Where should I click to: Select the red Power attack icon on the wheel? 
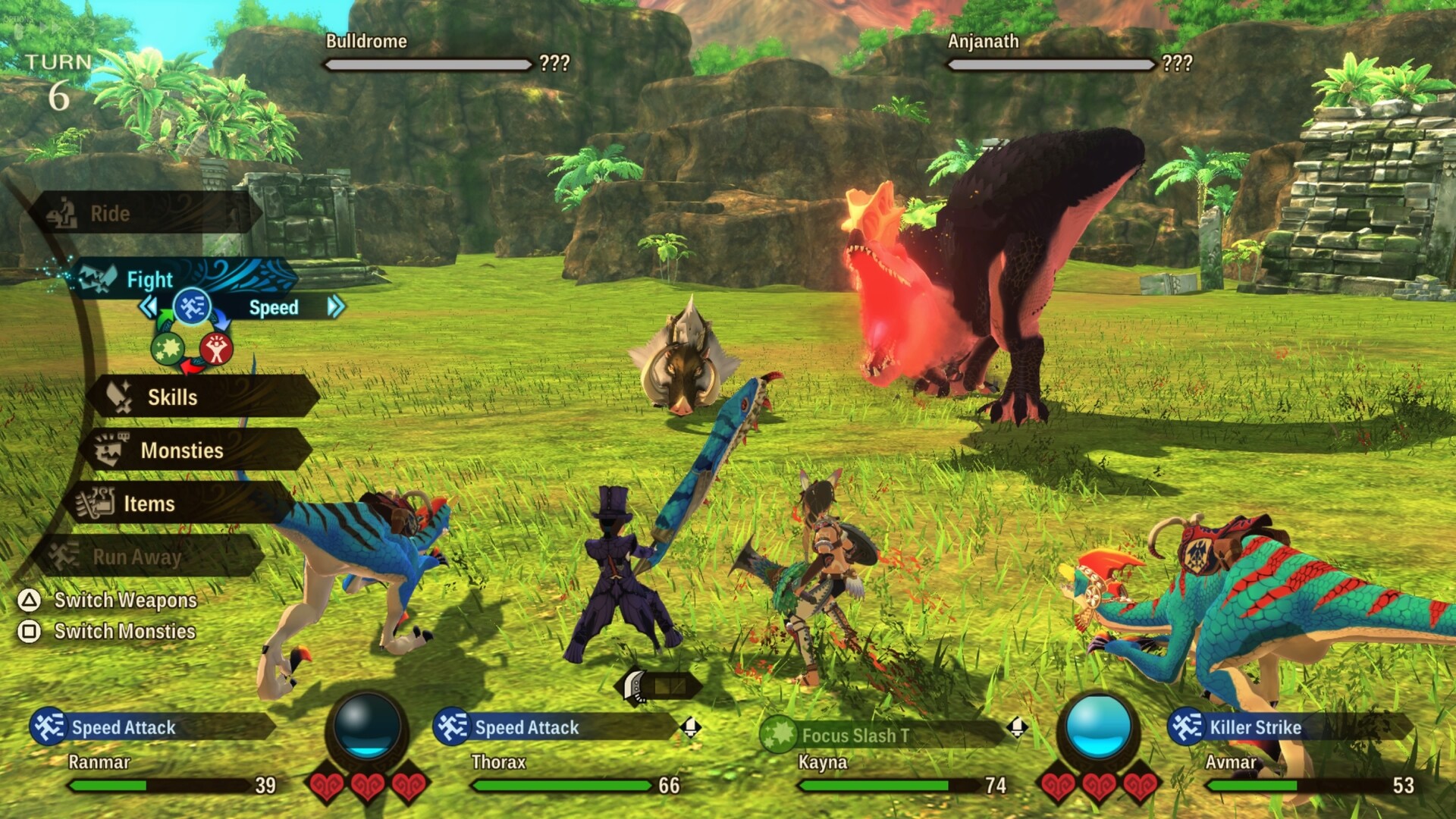click(215, 349)
